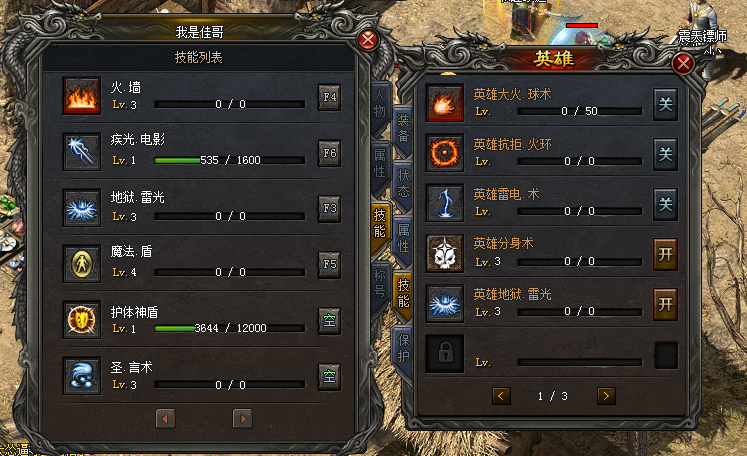The height and width of the screenshot is (456, 747).
Task: Click the 空 hotkey button for 护体神盾
Action: pyautogui.click(x=330, y=320)
